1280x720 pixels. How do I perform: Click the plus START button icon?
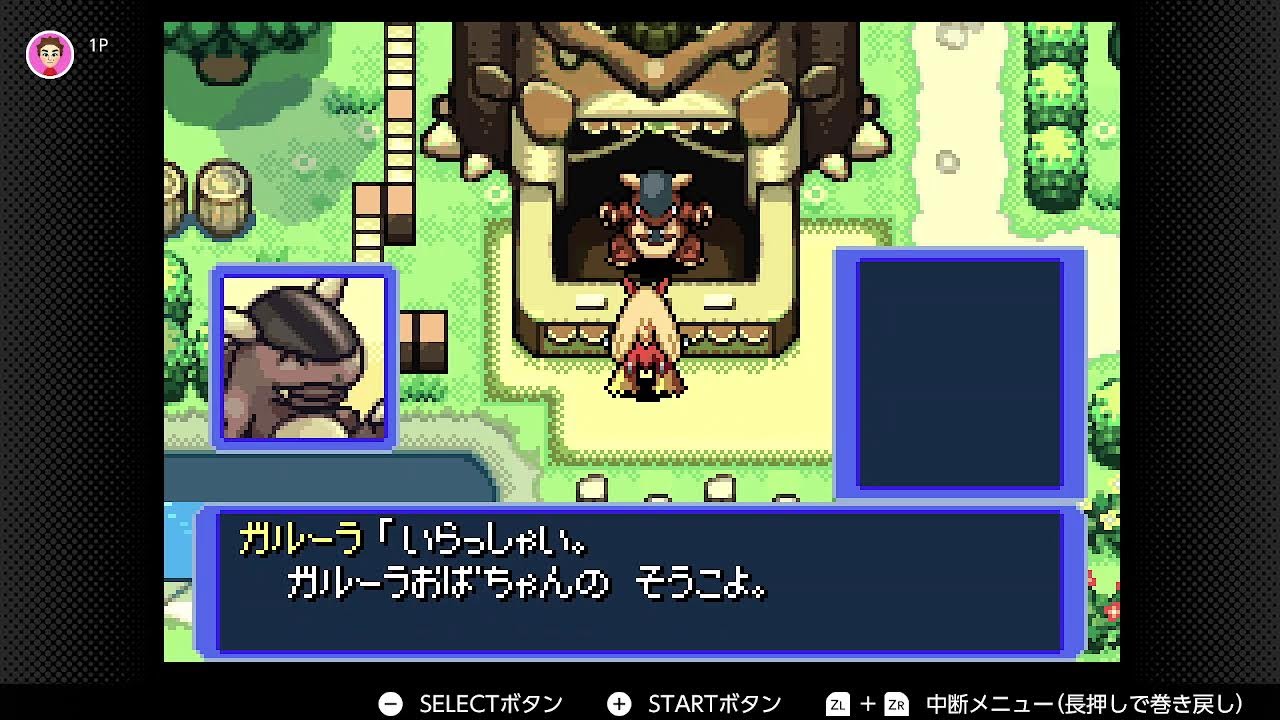point(620,702)
